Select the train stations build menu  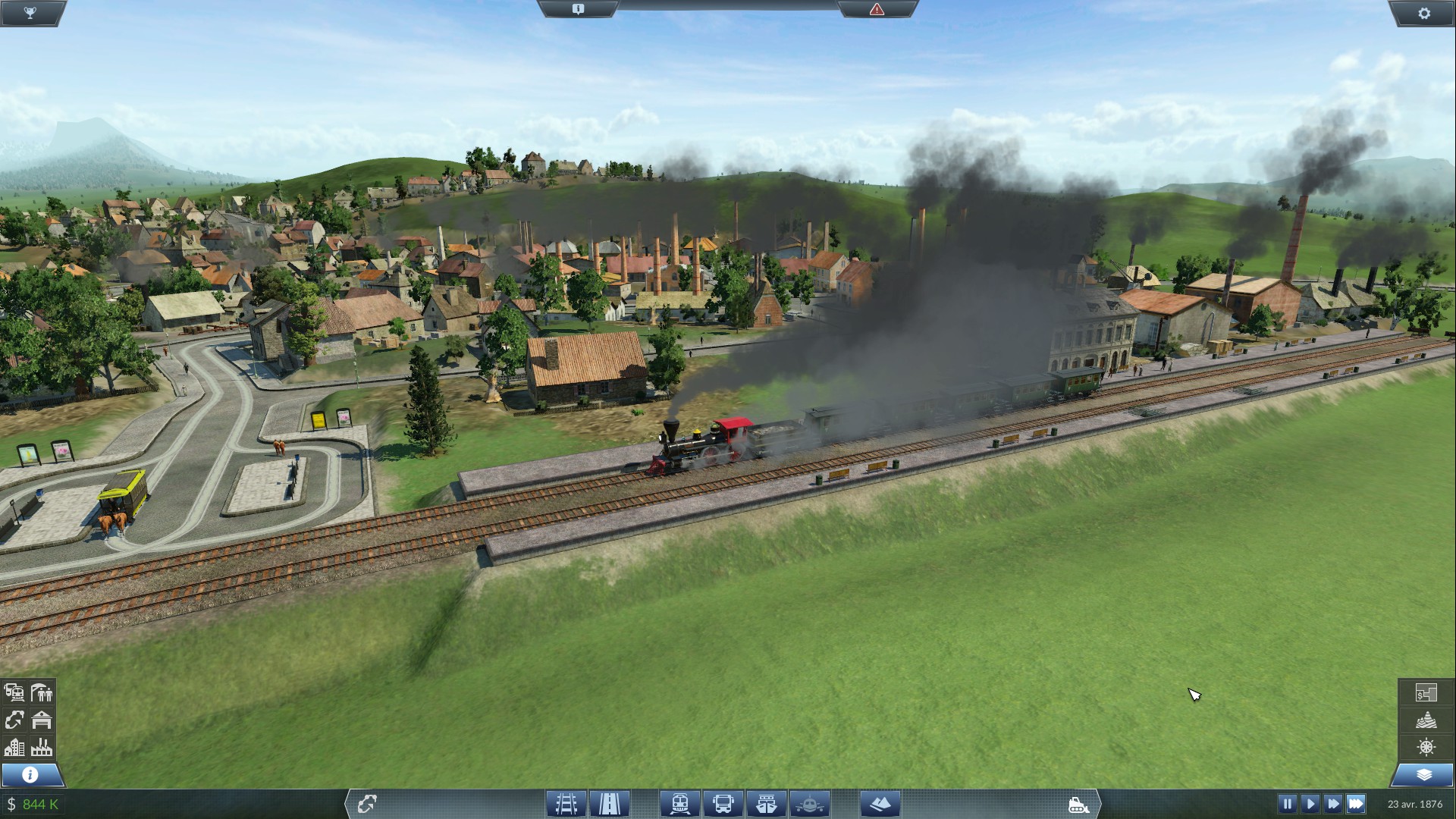679,803
